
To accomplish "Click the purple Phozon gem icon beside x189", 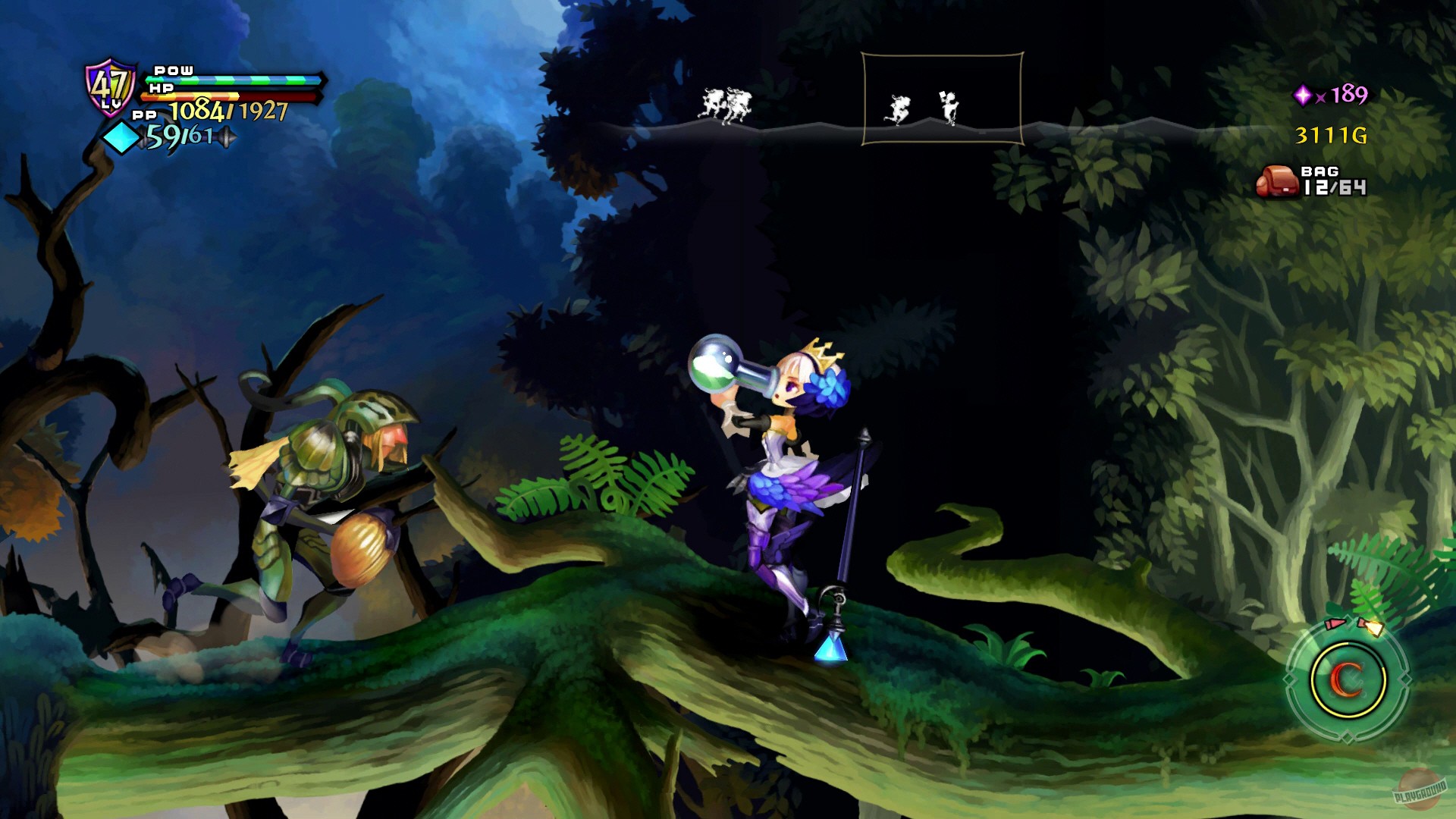I will pos(1304,95).
